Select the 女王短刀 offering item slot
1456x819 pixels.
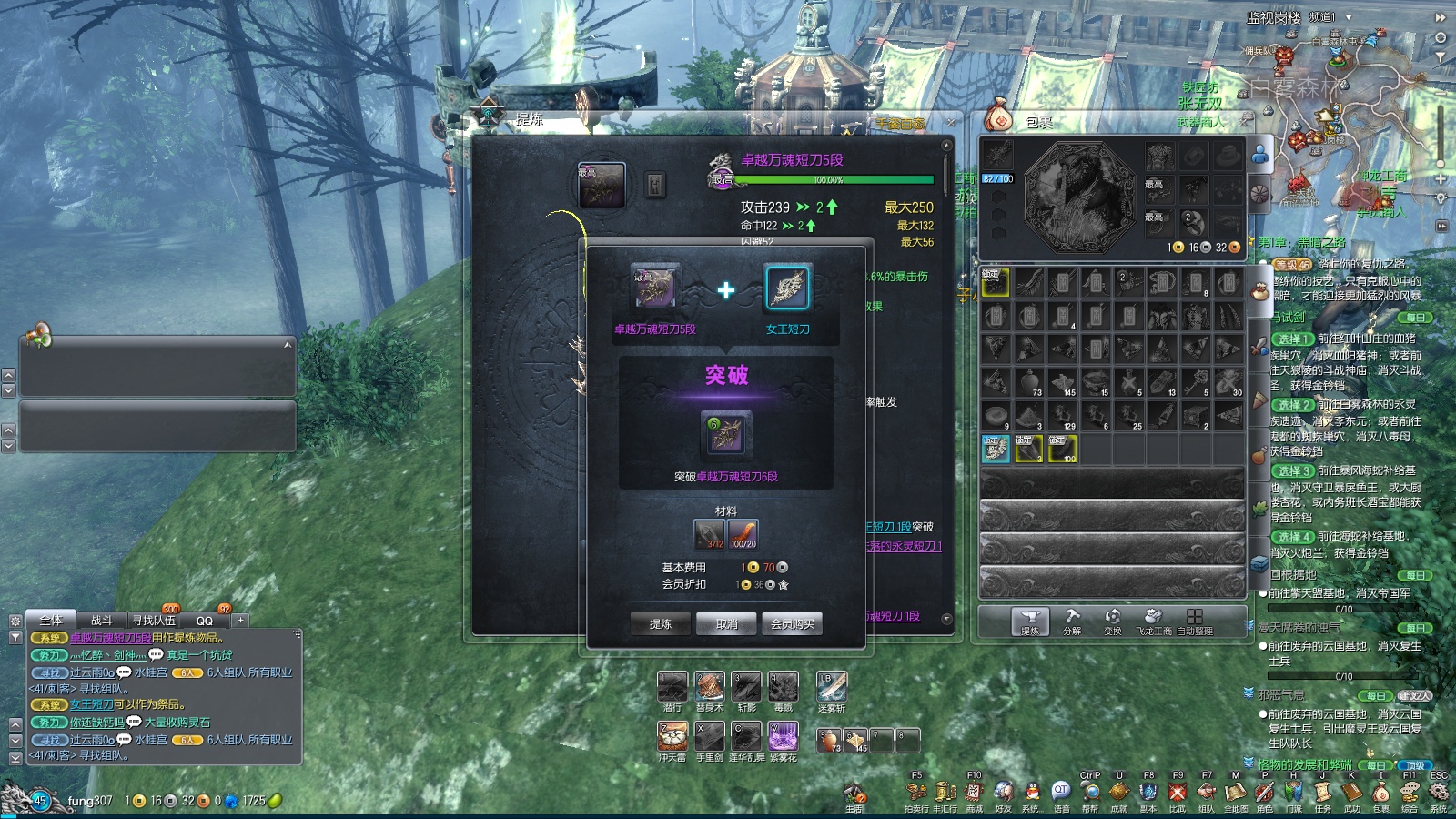(787, 288)
